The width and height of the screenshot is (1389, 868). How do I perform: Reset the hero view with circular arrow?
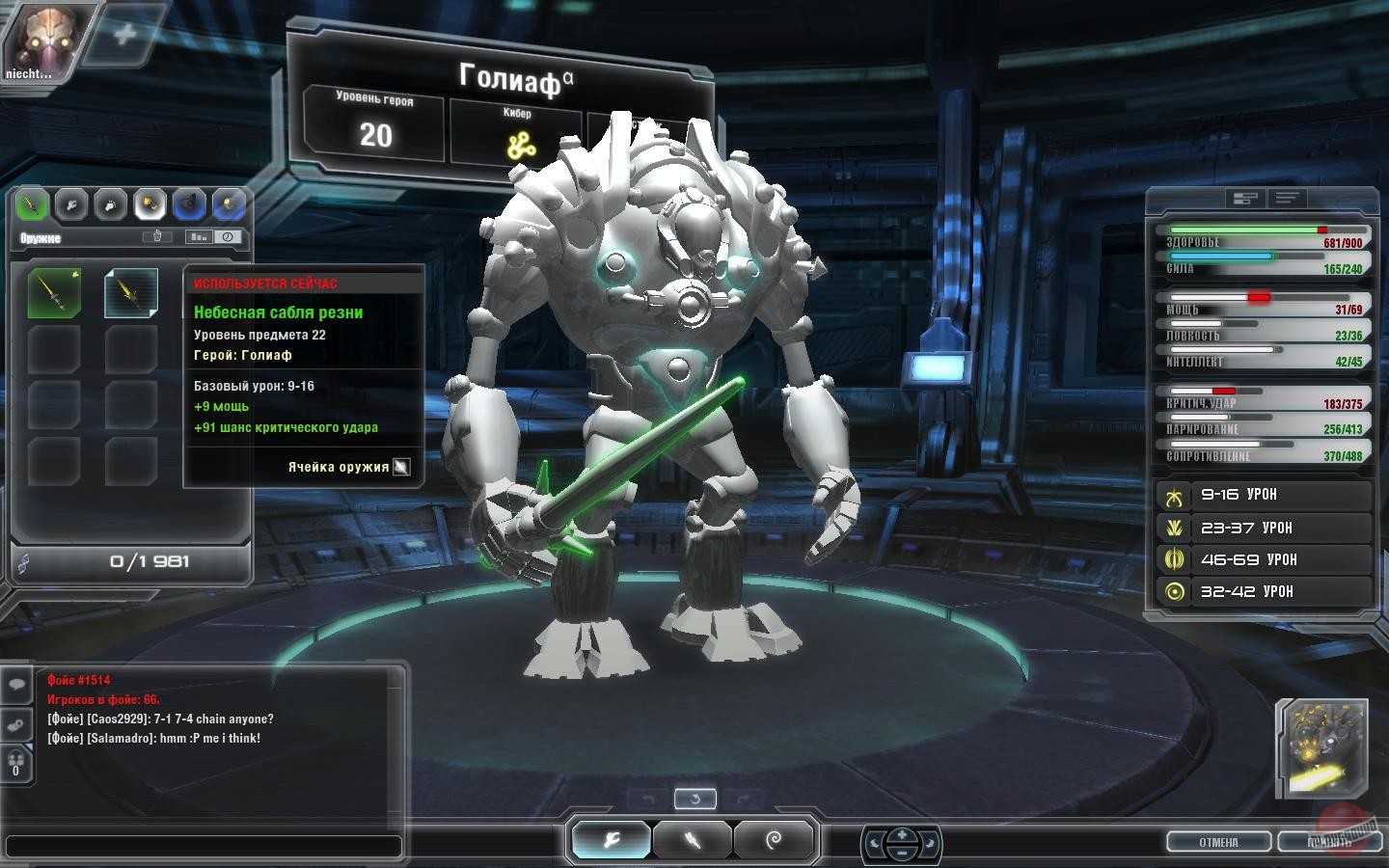pyautogui.click(x=694, y=799)
